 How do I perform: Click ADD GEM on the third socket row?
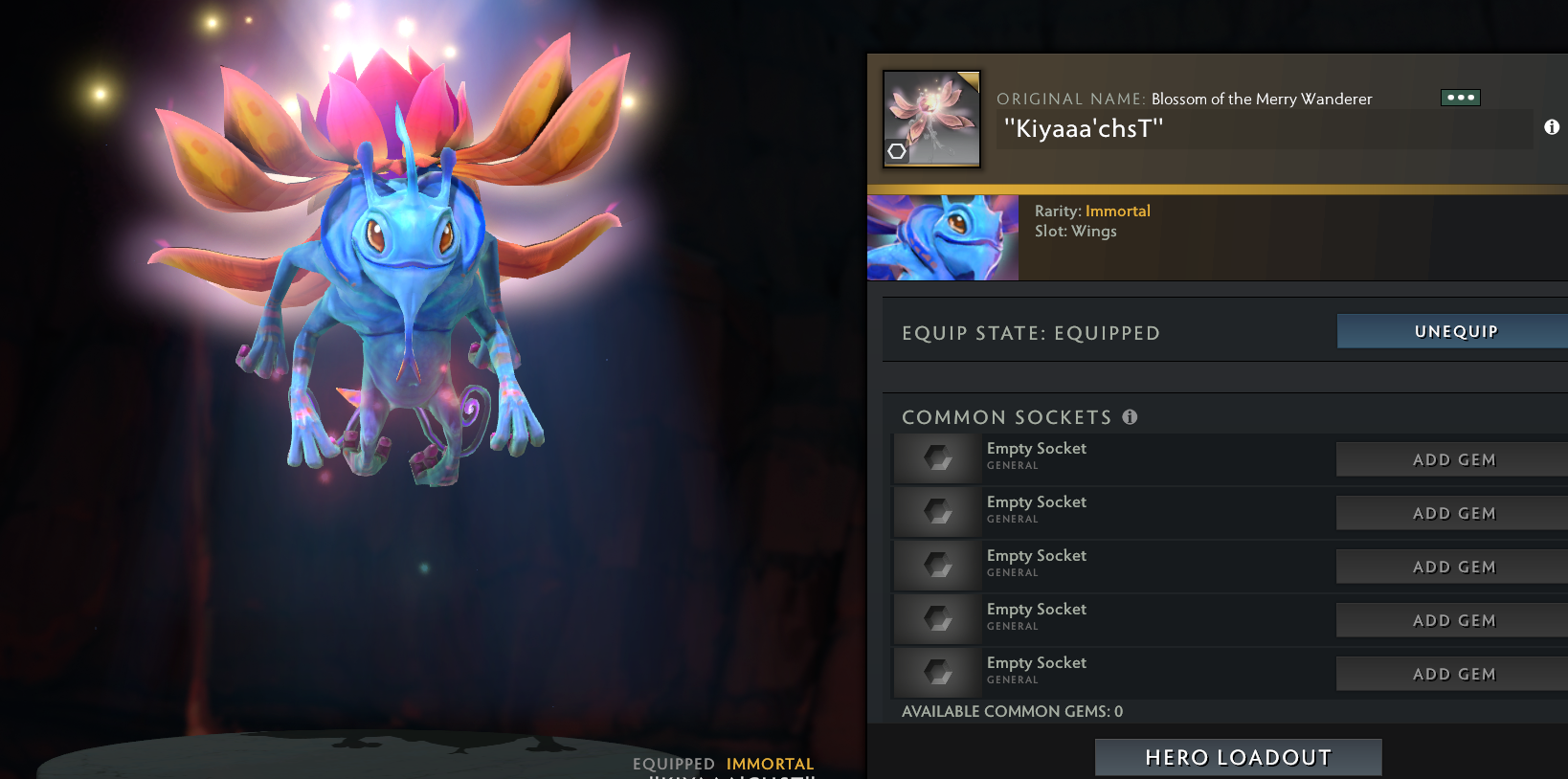coord(1455,567)
